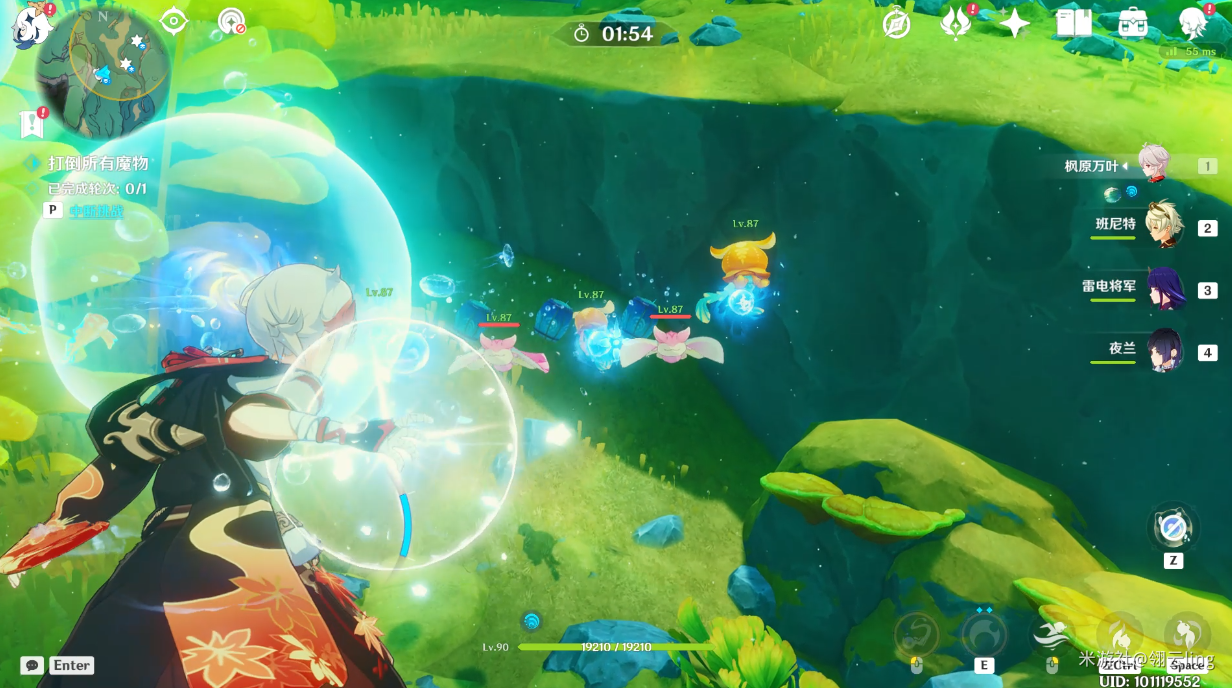Click the co-op multiplayer icon with red slash
This screenshot has width=1232, height=688.
coord(232,21)
